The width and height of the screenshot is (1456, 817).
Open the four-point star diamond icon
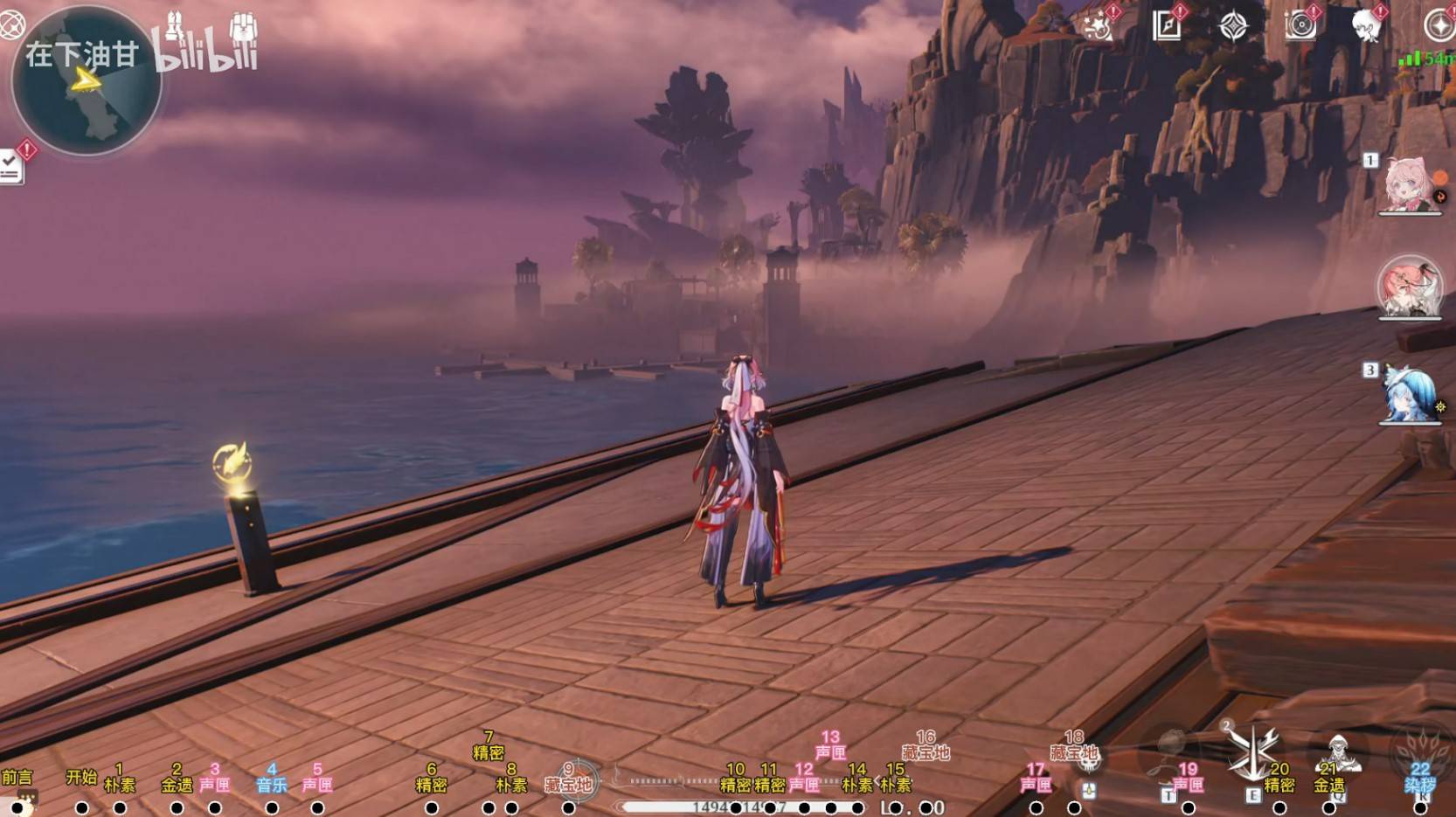pos(1233,26)
